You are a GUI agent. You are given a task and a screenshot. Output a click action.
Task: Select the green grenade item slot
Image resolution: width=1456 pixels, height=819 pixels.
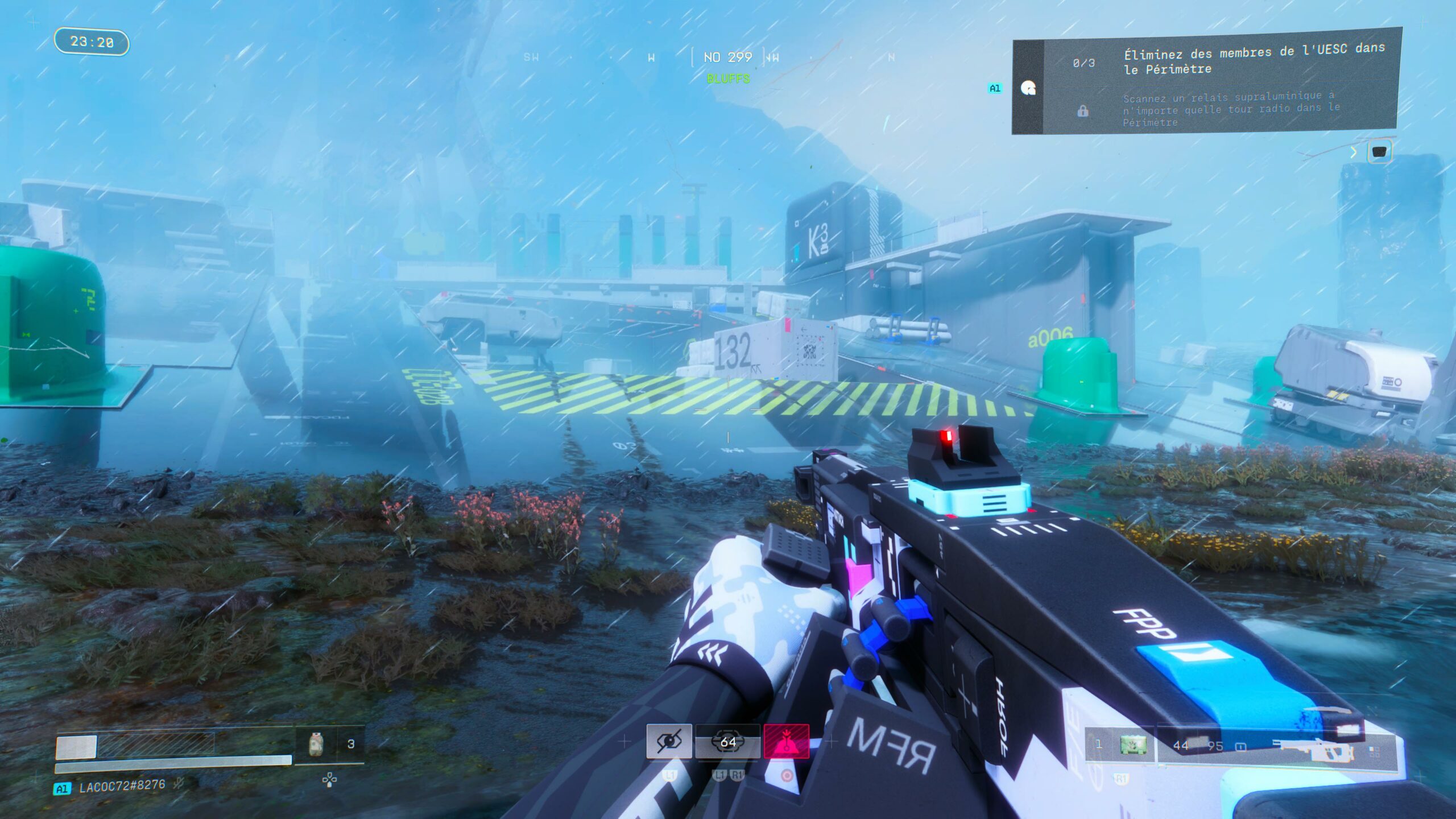(x=1133, y=744)
